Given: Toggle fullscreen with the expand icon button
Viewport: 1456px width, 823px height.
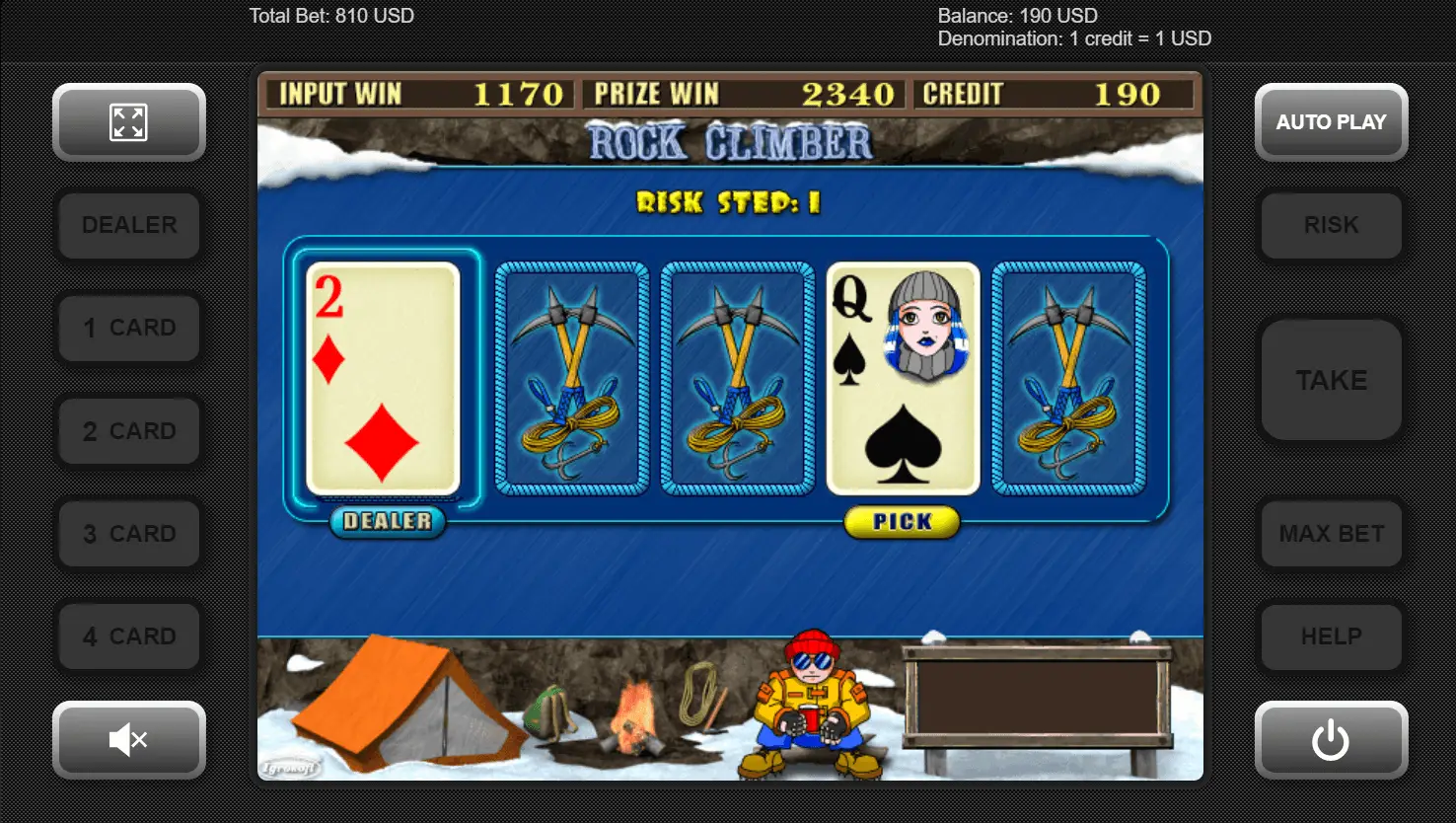Looking at the screenshot, I should [x=129, y=122].
